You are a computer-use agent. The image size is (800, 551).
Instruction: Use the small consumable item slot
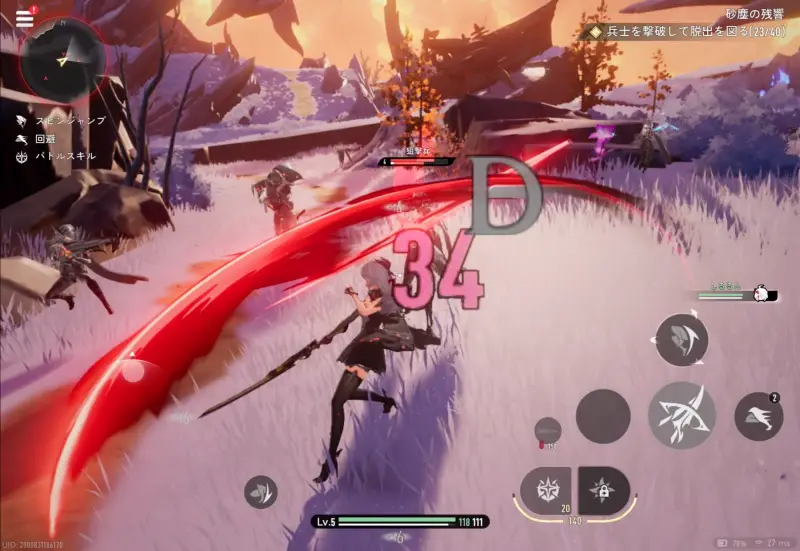click(548, 429)
